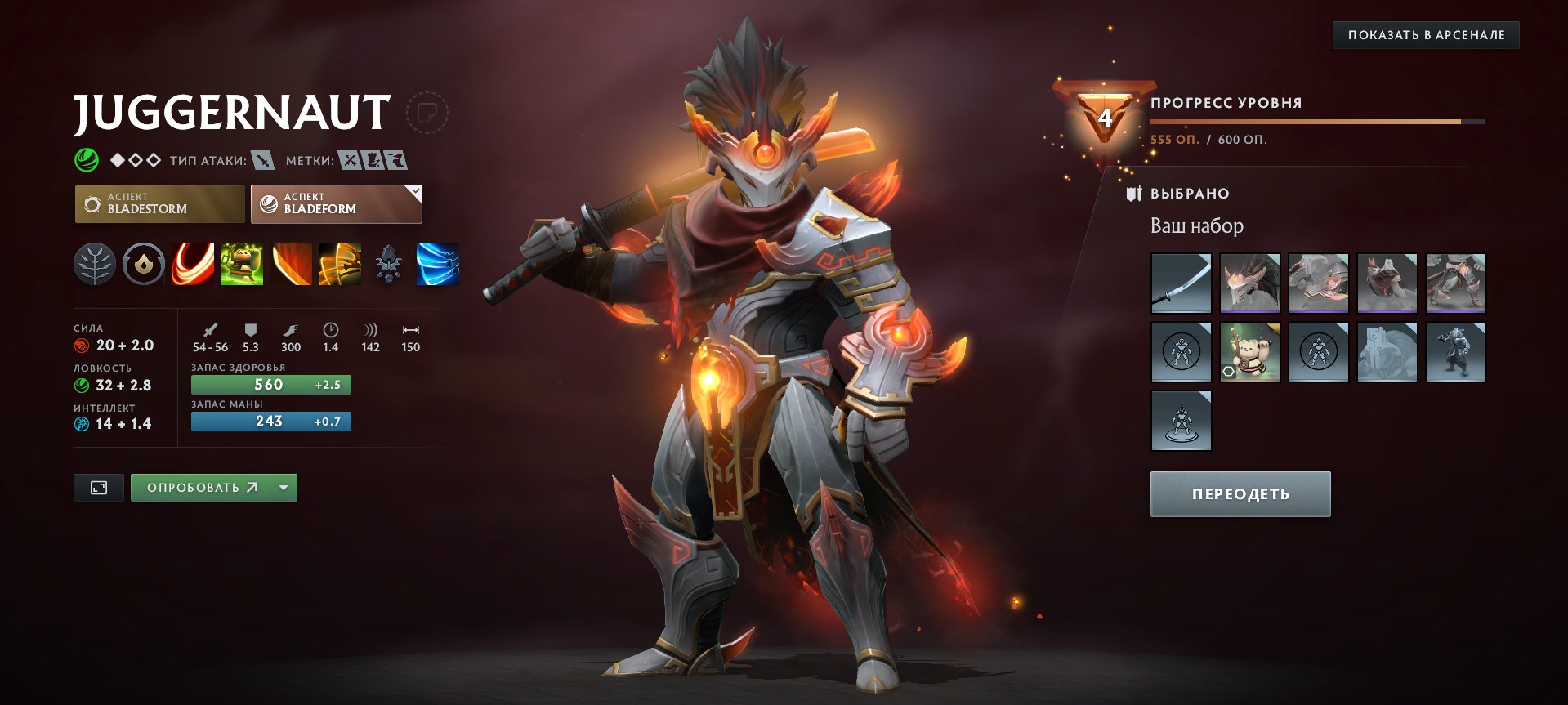
Task: Select the katana sword item thumbnail
Action: [x=1182, y=283]
